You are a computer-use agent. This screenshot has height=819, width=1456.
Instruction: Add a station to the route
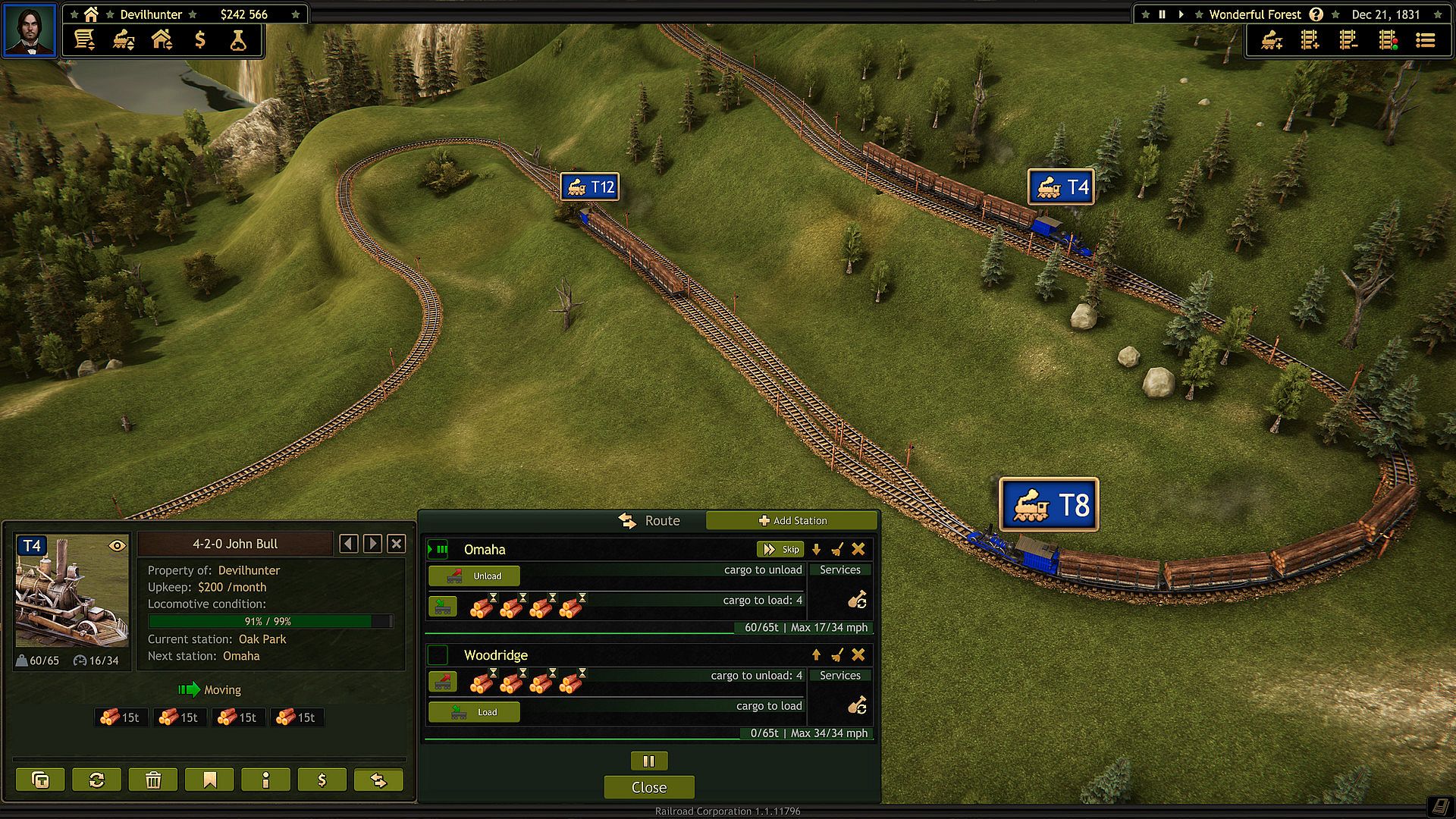pyautogui.click(x=792, y=520)
